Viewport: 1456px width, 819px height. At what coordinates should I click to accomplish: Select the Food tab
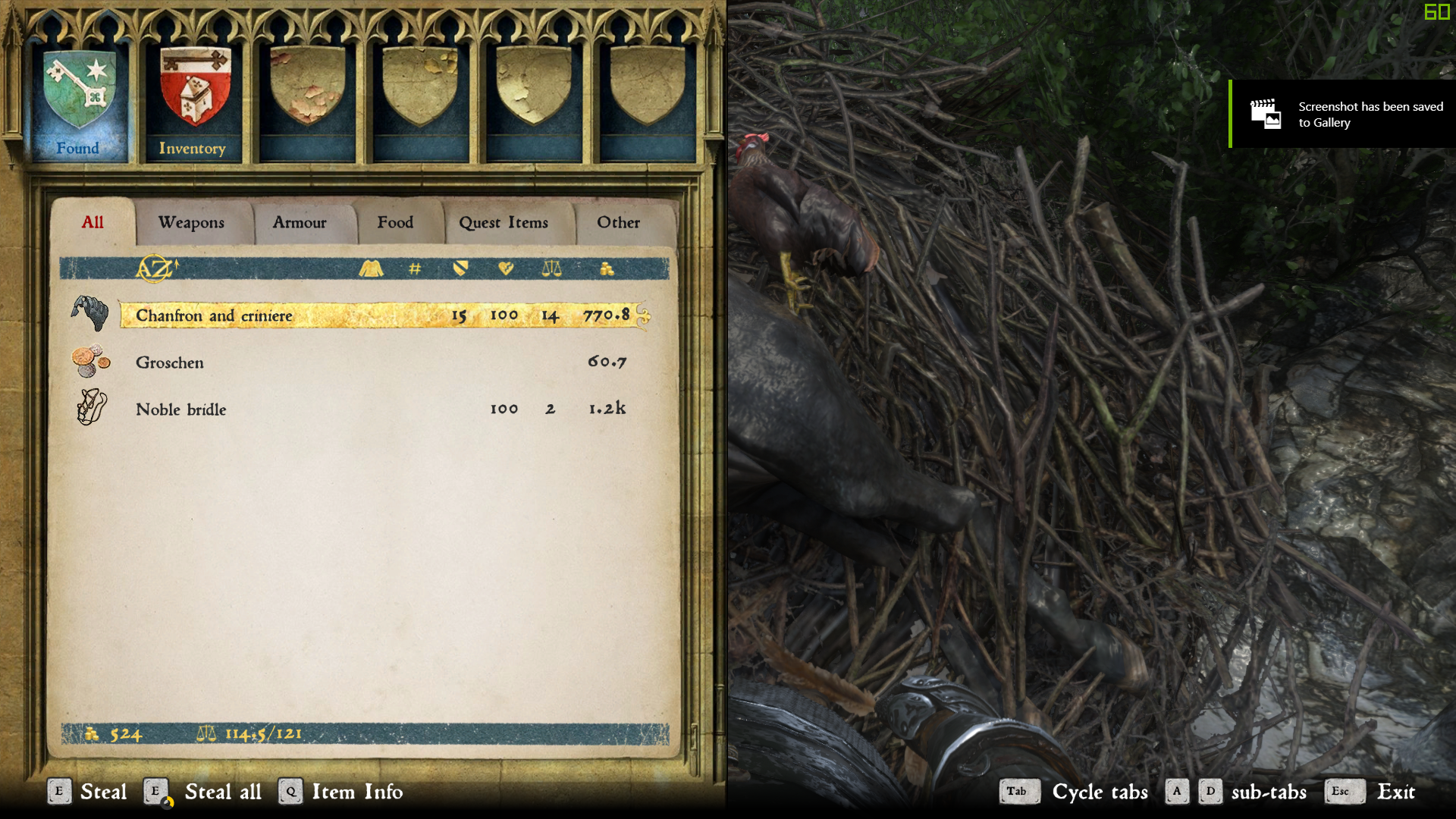pyautogui.click(x=395, y=223)
